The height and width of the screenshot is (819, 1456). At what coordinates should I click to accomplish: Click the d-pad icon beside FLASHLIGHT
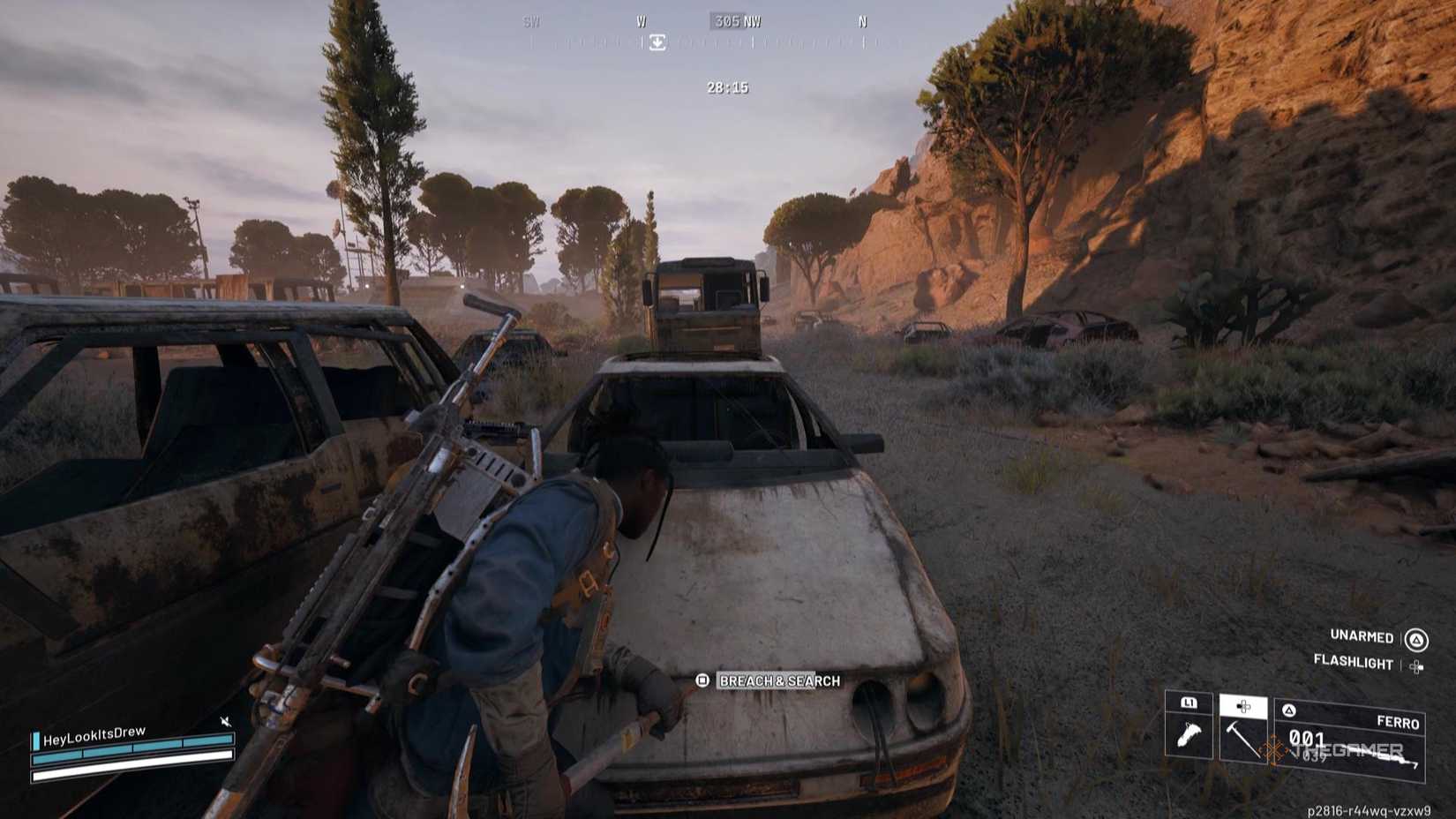pos(1417,665)
